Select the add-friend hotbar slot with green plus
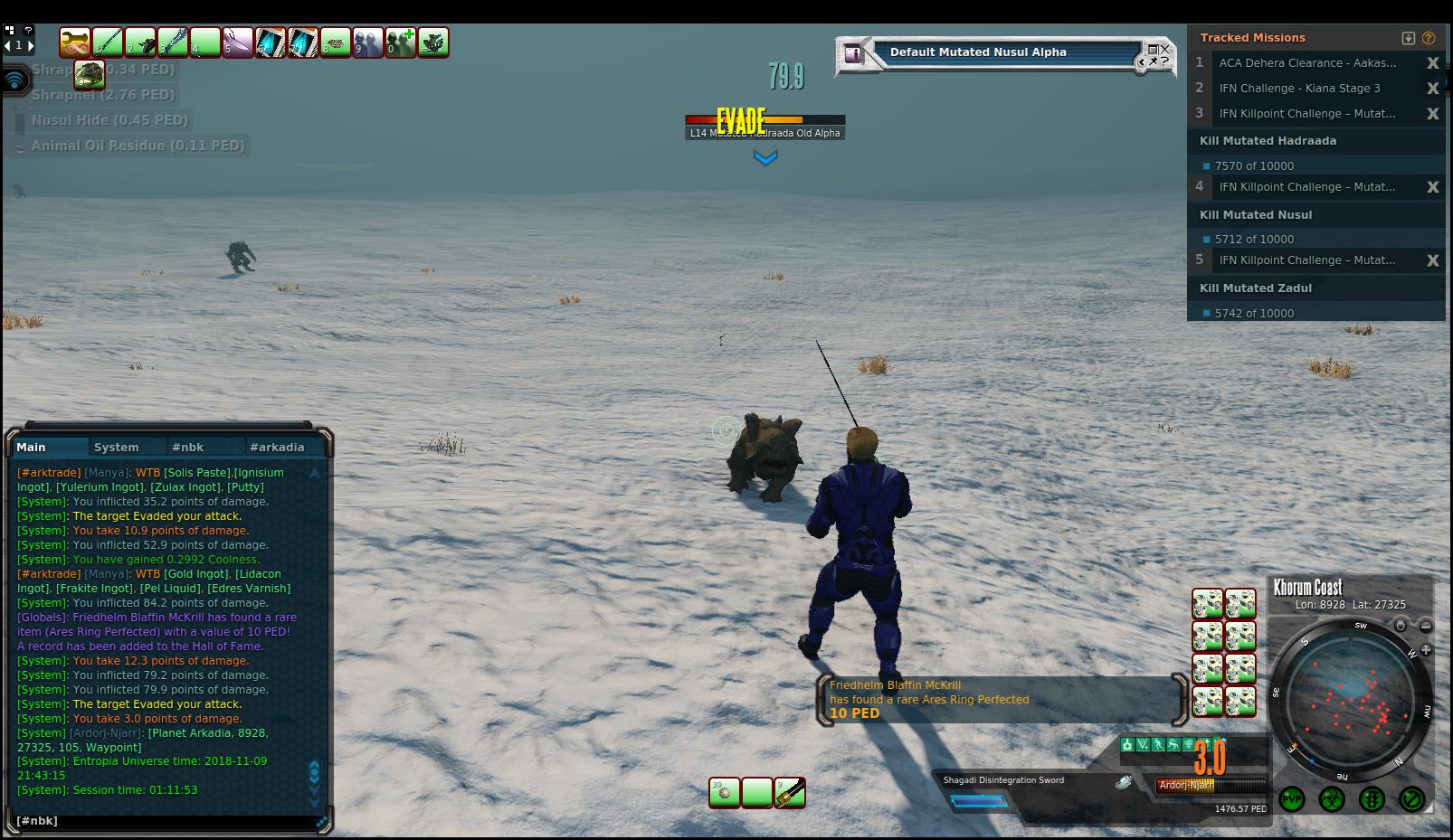Screen dimensions: 1453x840 click(401, 42)
